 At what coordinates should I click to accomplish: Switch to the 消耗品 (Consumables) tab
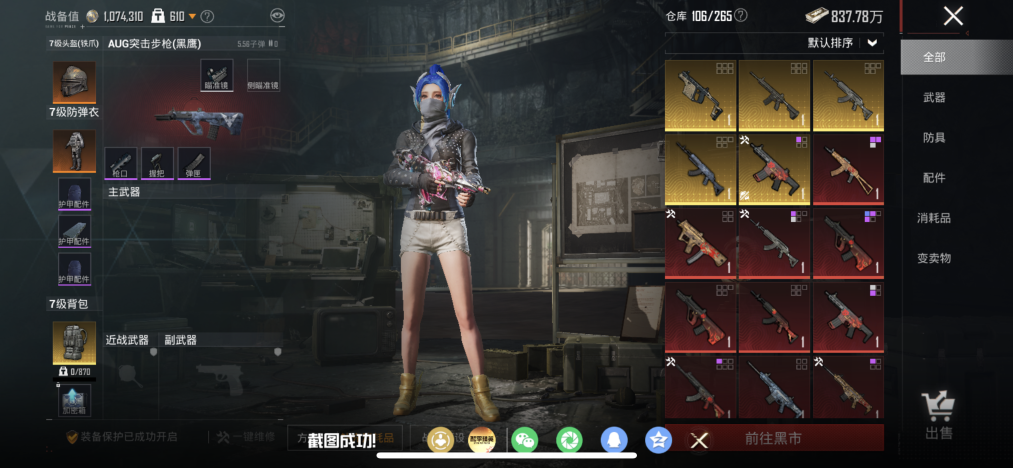(x=934, y=218)
